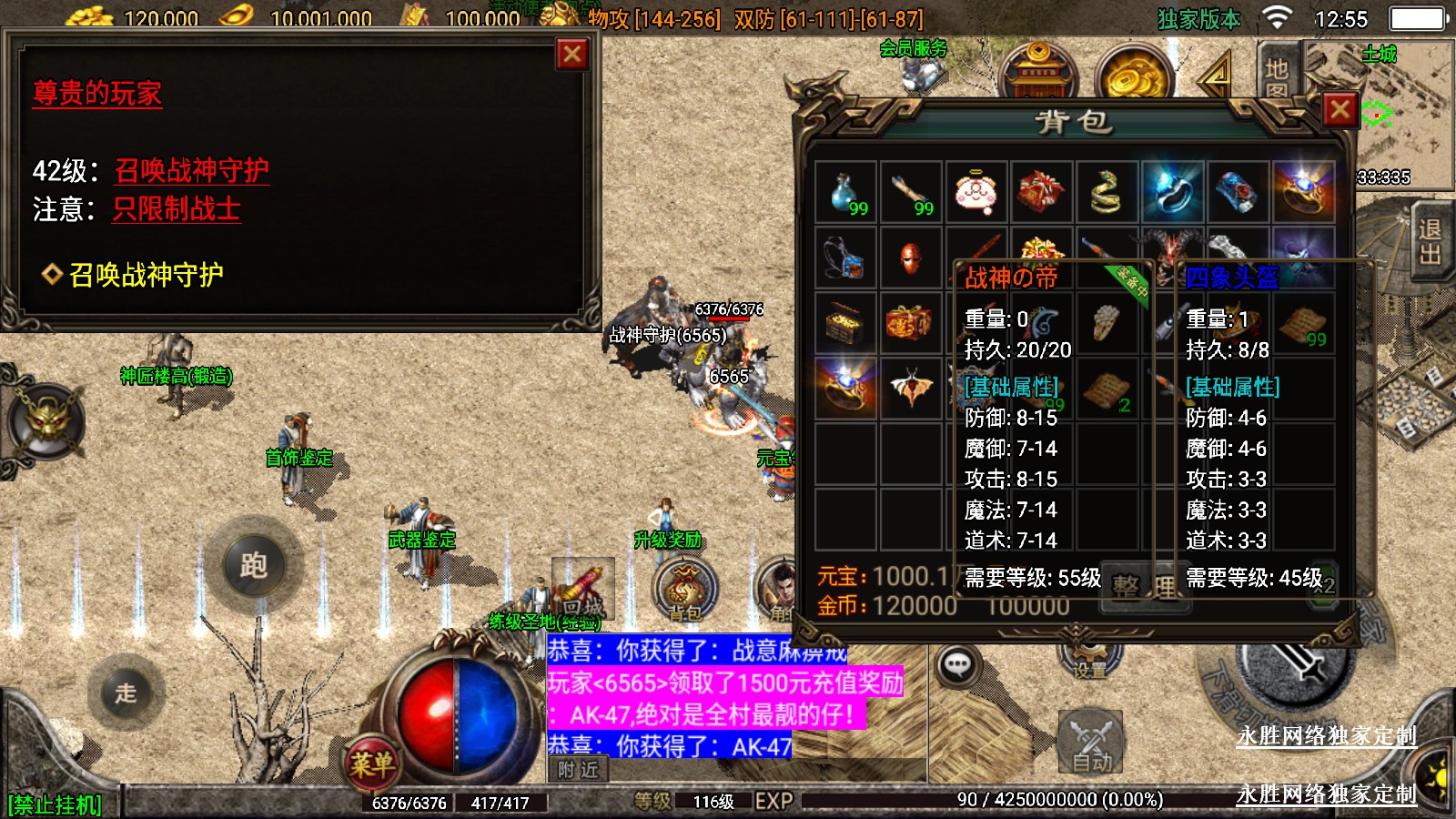Select the pink pig item slot
The width and height of the screenshot is (1456, 819).
tap(976, 192)
